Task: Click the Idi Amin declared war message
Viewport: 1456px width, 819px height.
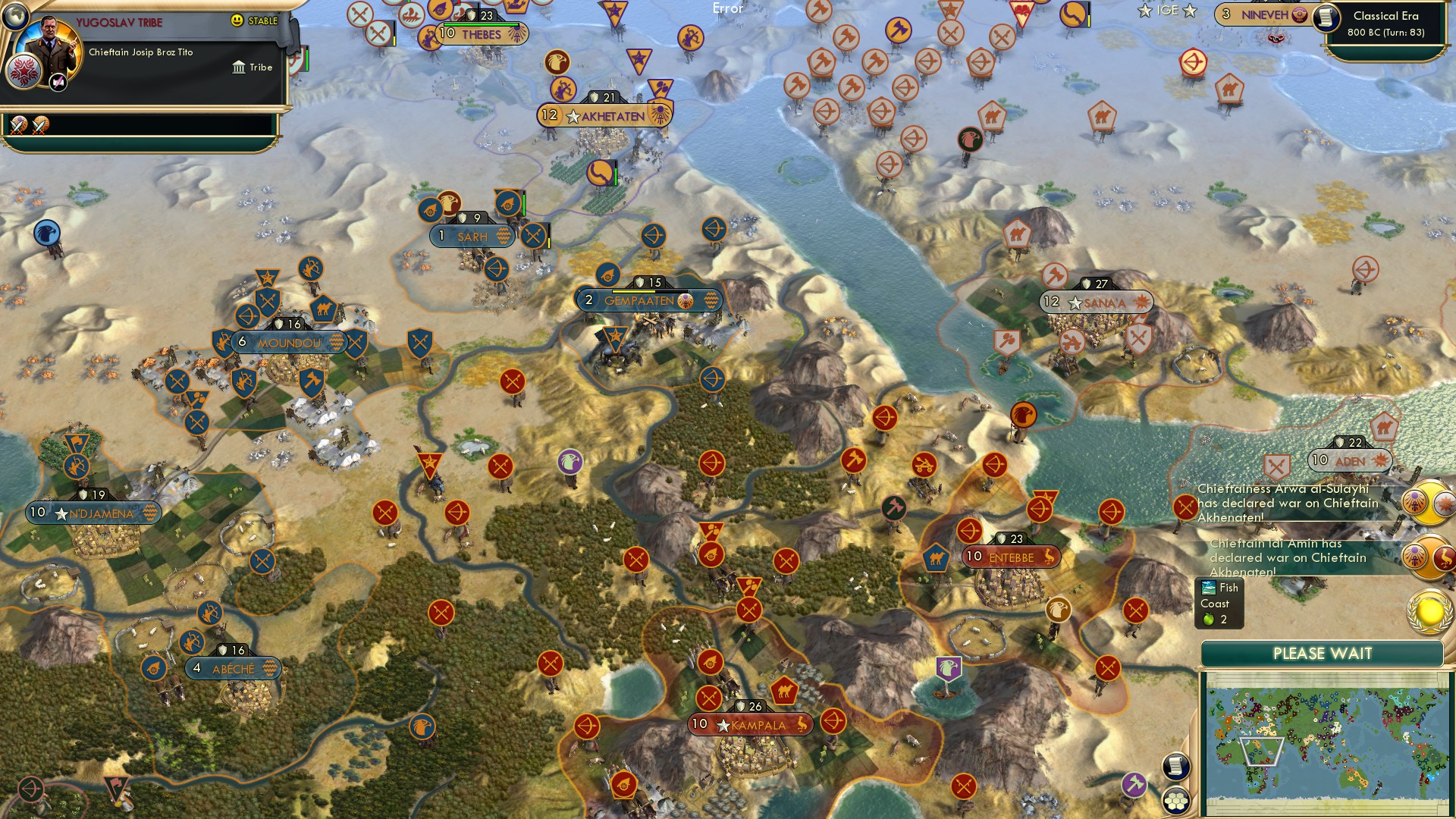Action: [x=1276, y=556]
